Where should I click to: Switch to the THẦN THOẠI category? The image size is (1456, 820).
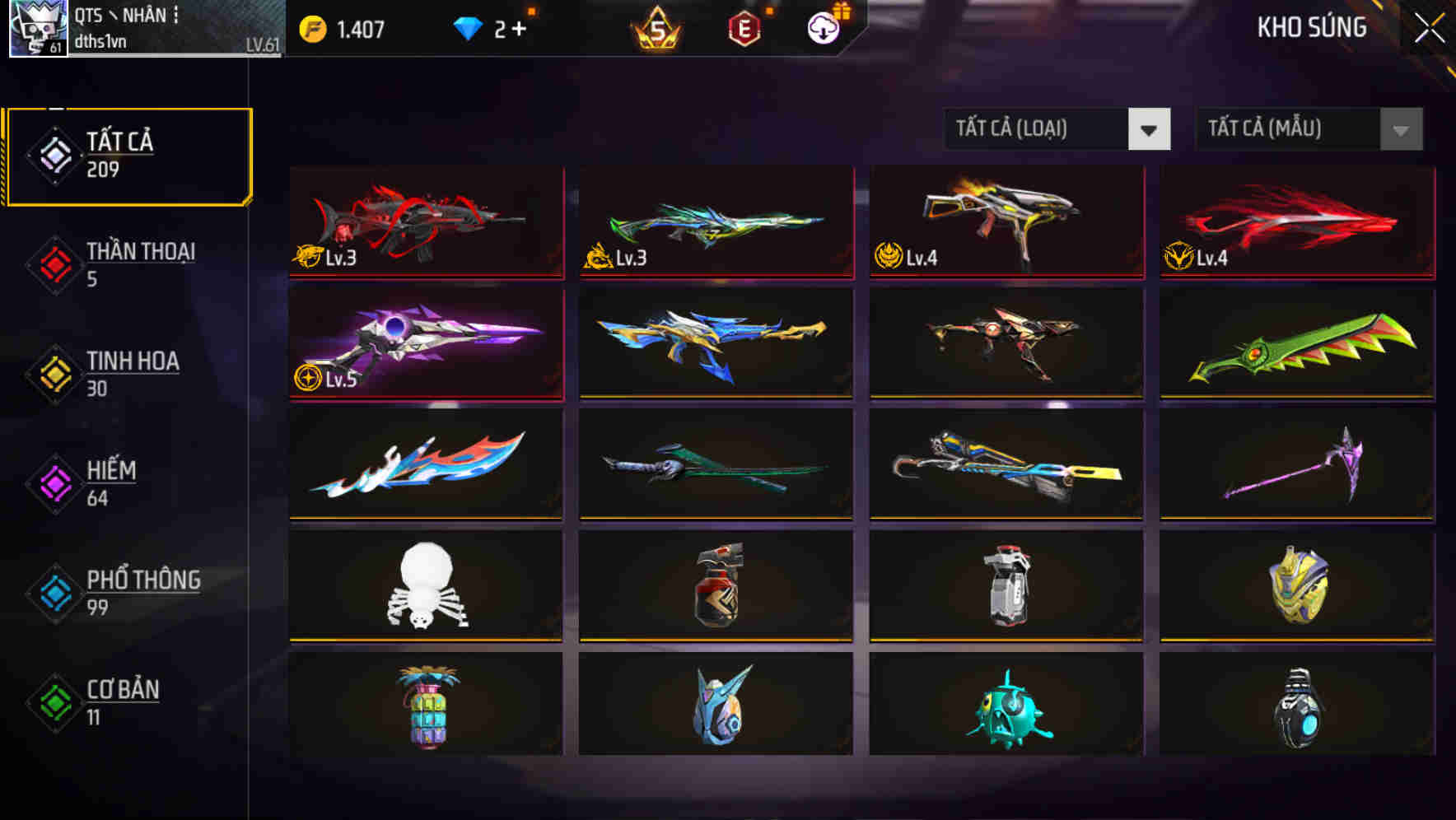pyautogui.click(x=128, y=265)
